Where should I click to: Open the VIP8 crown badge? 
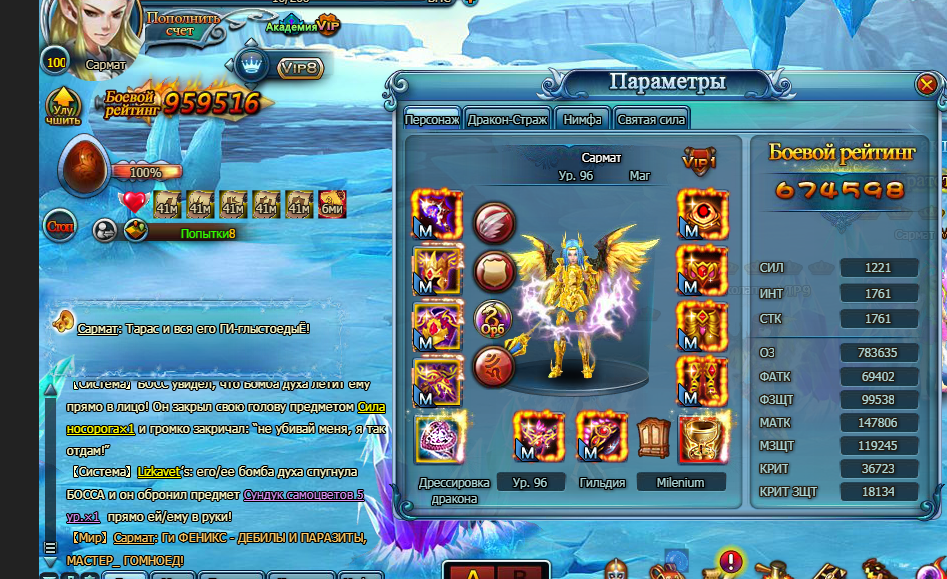point(283,67)
